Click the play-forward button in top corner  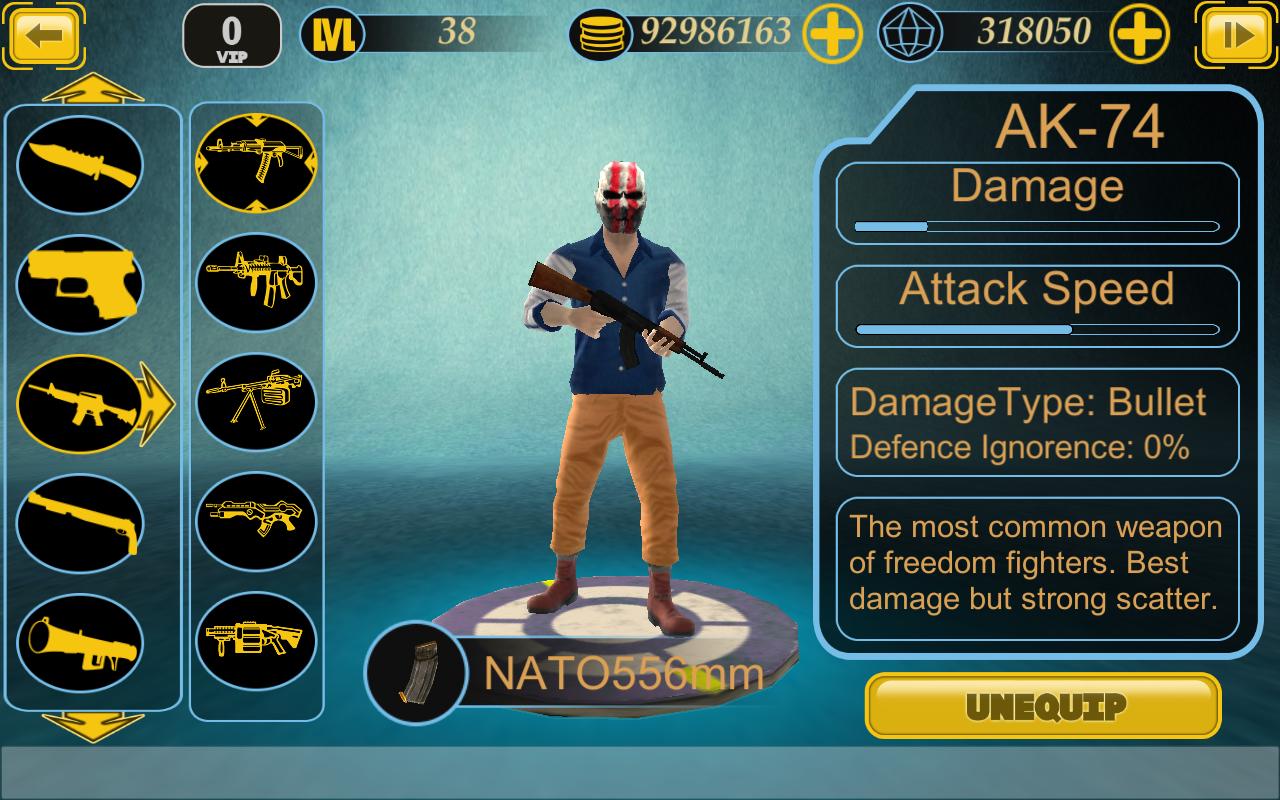1237,36
